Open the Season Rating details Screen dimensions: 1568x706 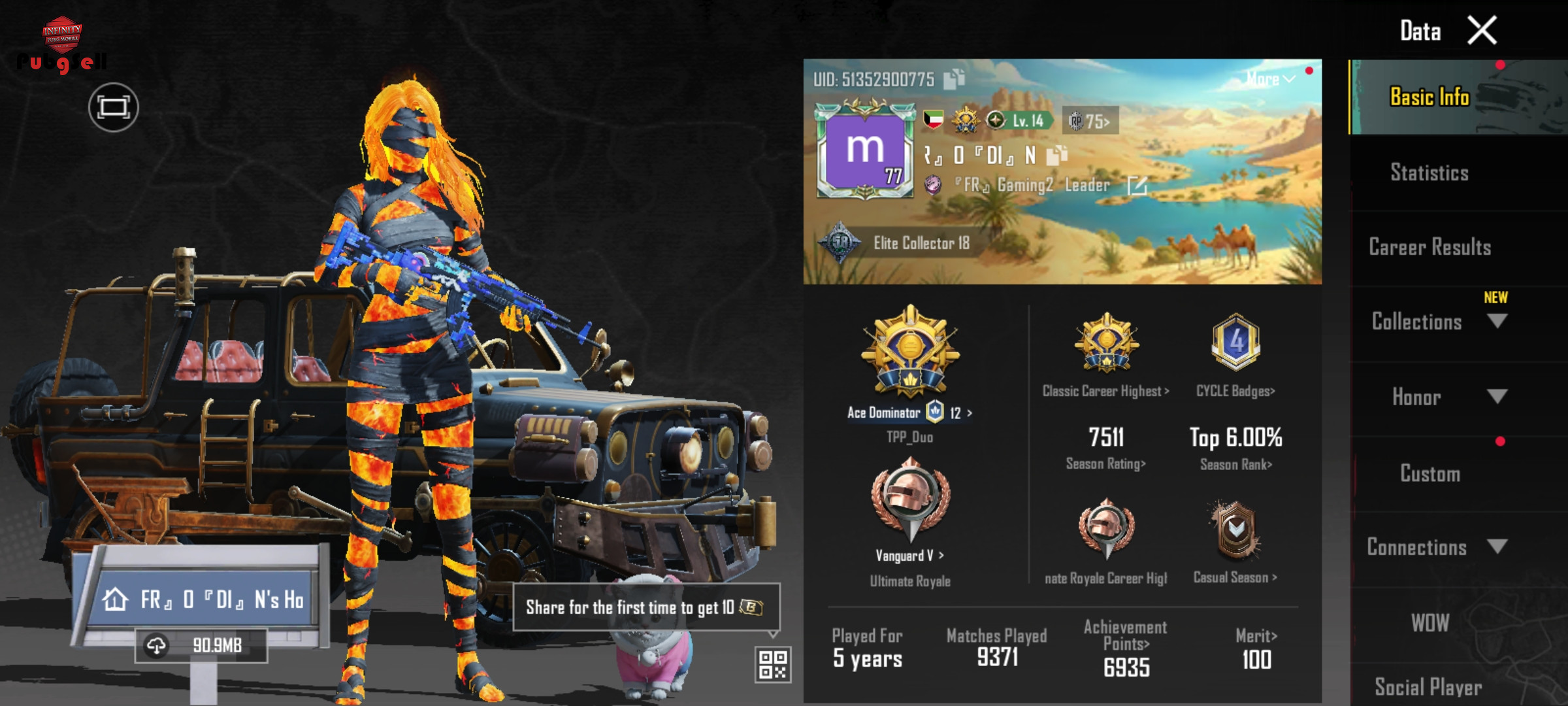(x=1106, y=463)
